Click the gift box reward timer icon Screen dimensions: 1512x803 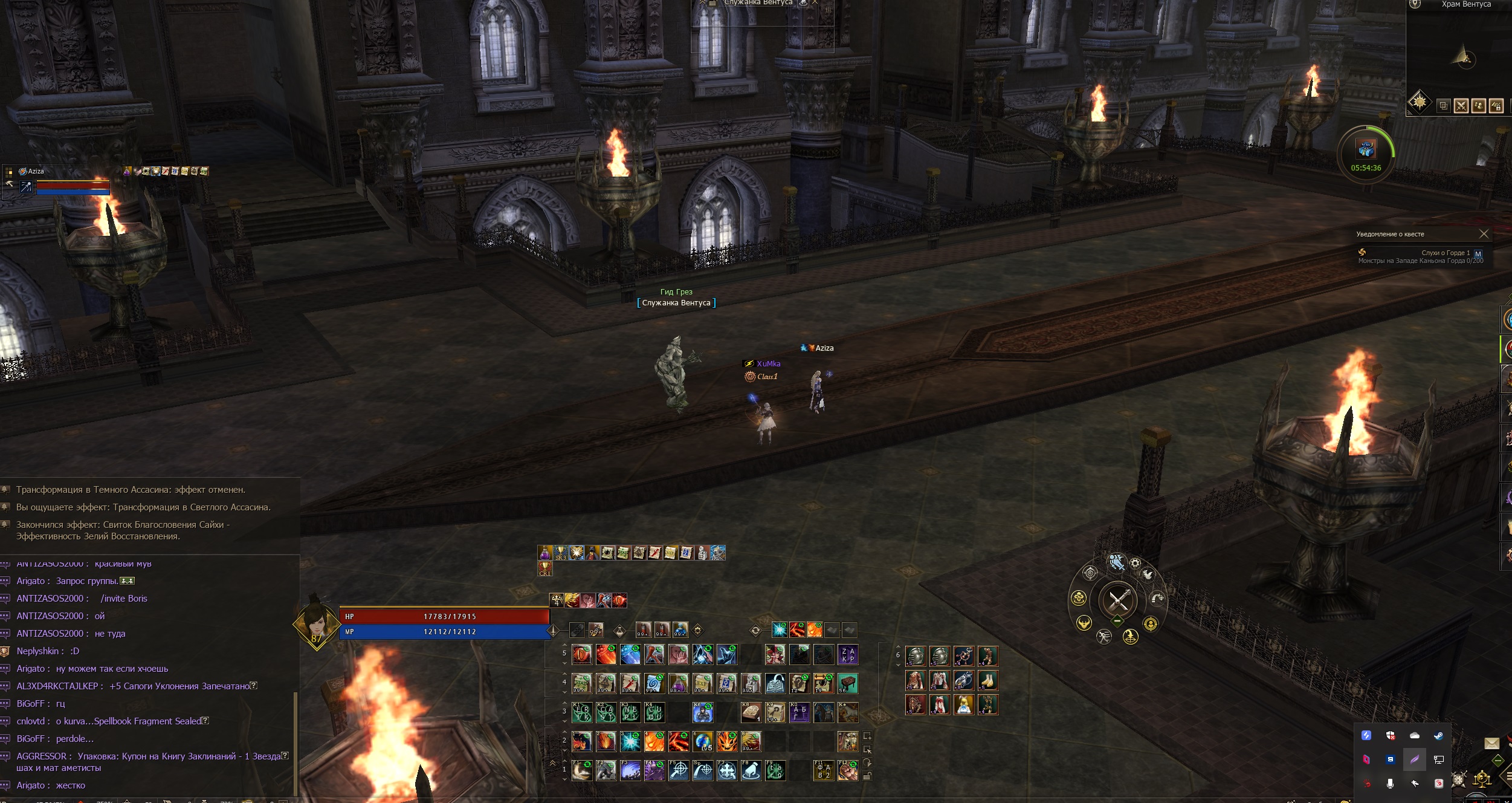1366,149
